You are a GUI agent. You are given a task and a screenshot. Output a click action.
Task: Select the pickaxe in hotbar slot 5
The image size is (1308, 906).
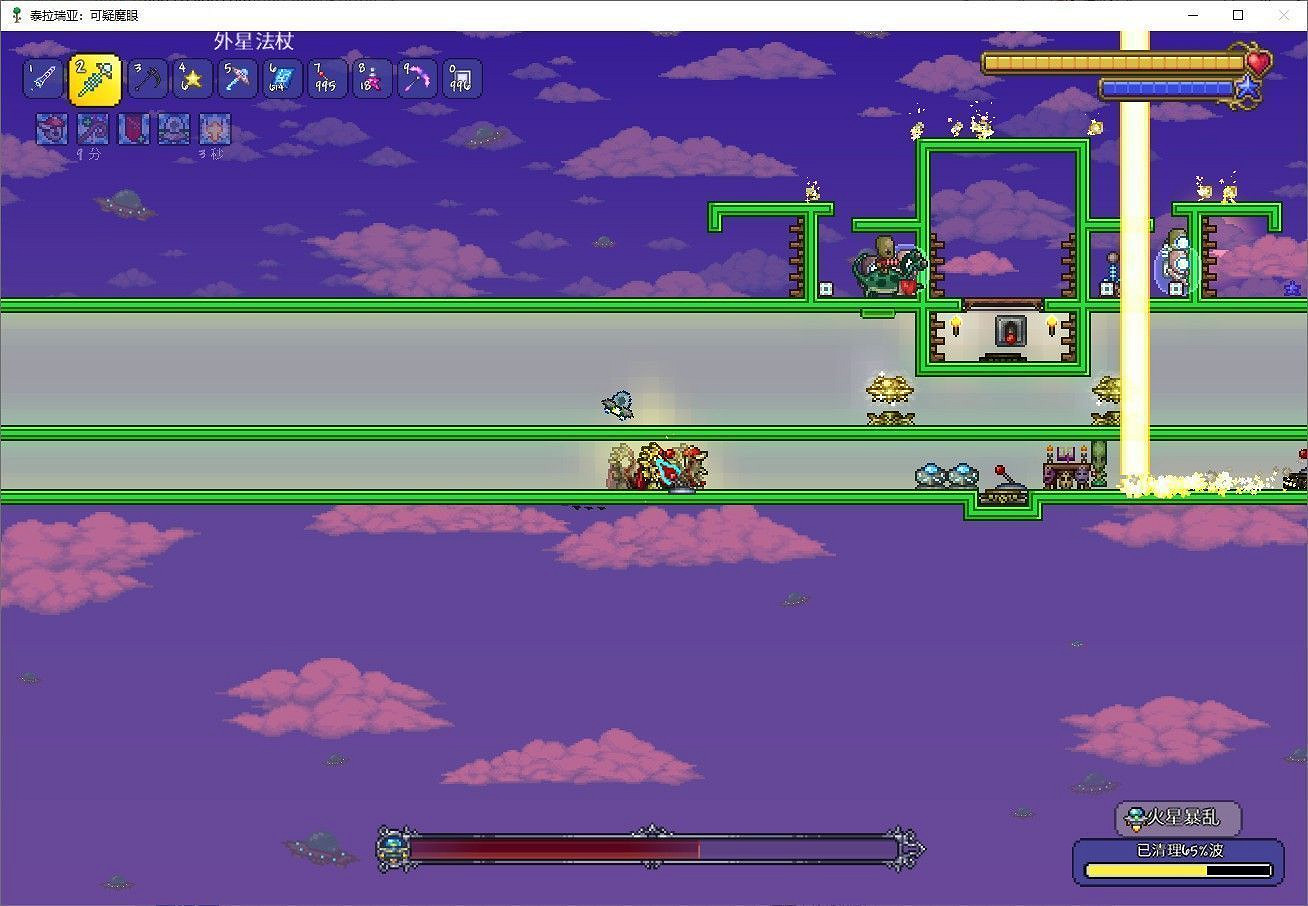coord(237,78)
